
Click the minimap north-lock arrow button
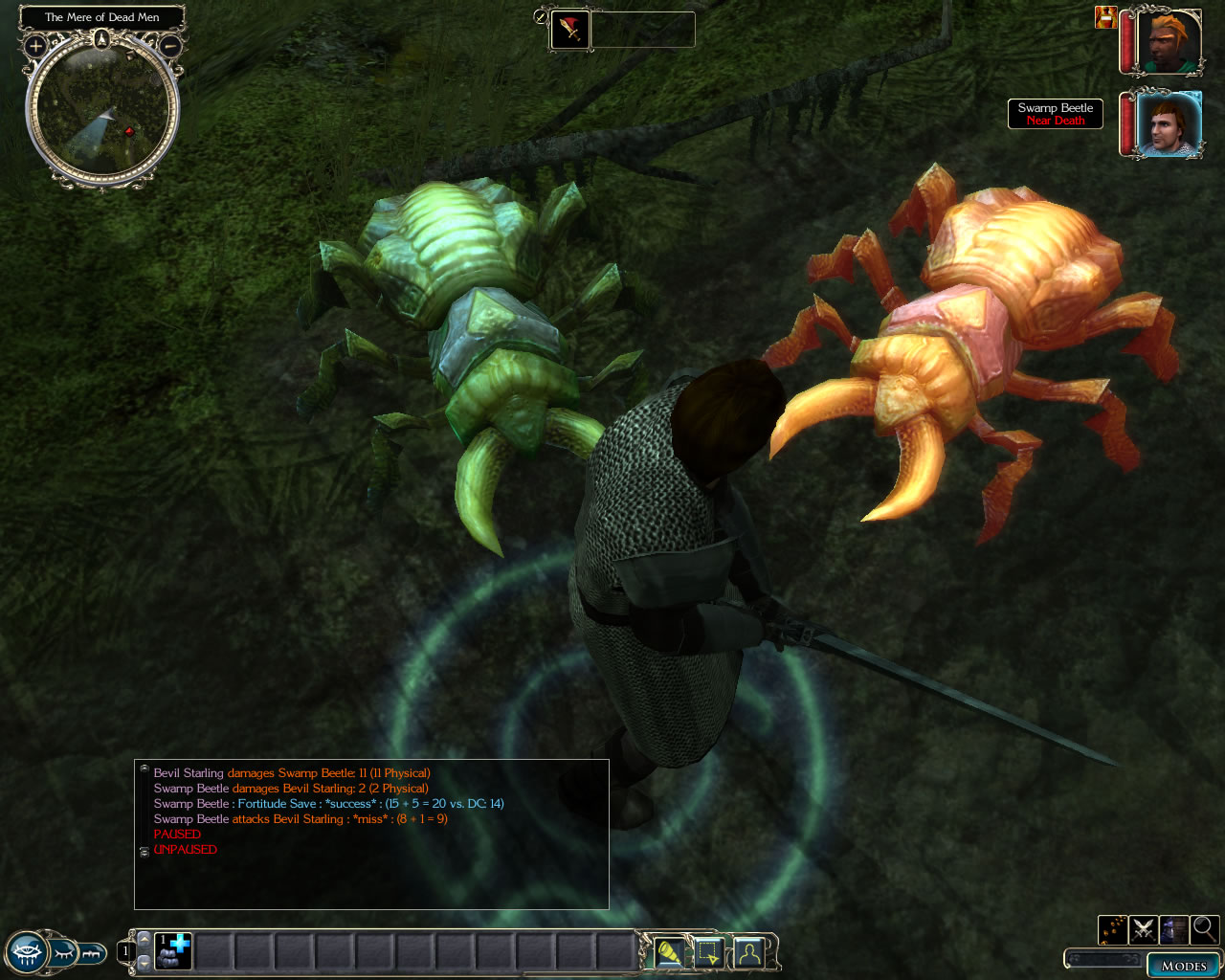pyautogui.click(x=102, y=39)
